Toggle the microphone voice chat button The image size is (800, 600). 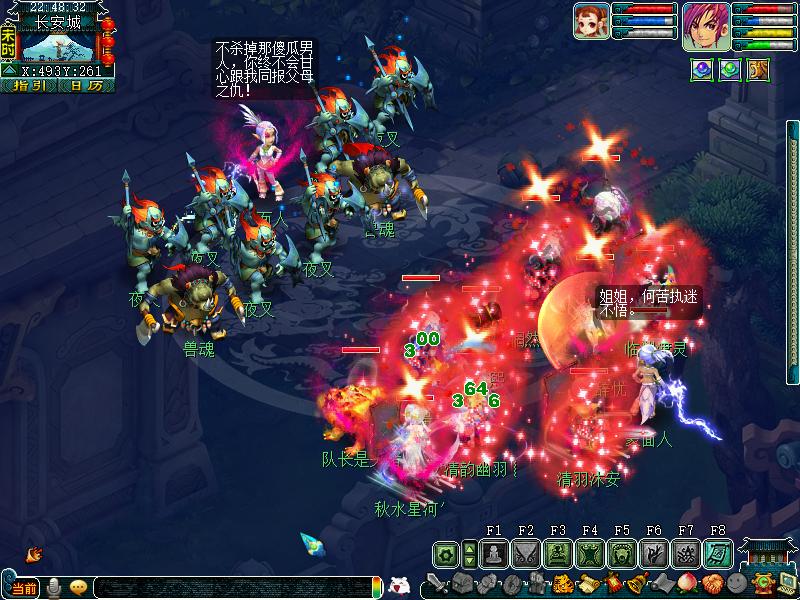[54, 588]
